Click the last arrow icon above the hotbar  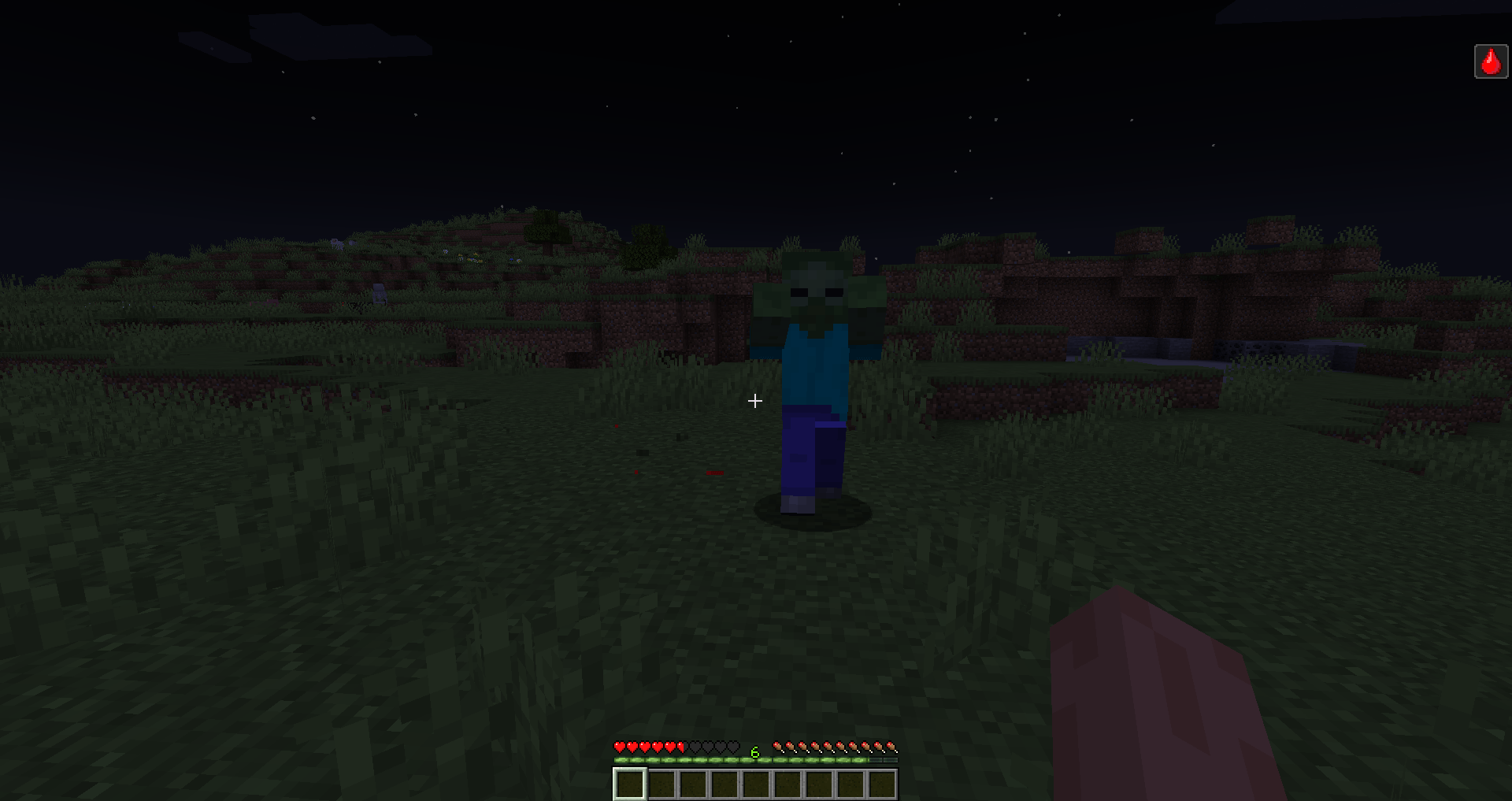pyautogui.click(x=893, y=747)
